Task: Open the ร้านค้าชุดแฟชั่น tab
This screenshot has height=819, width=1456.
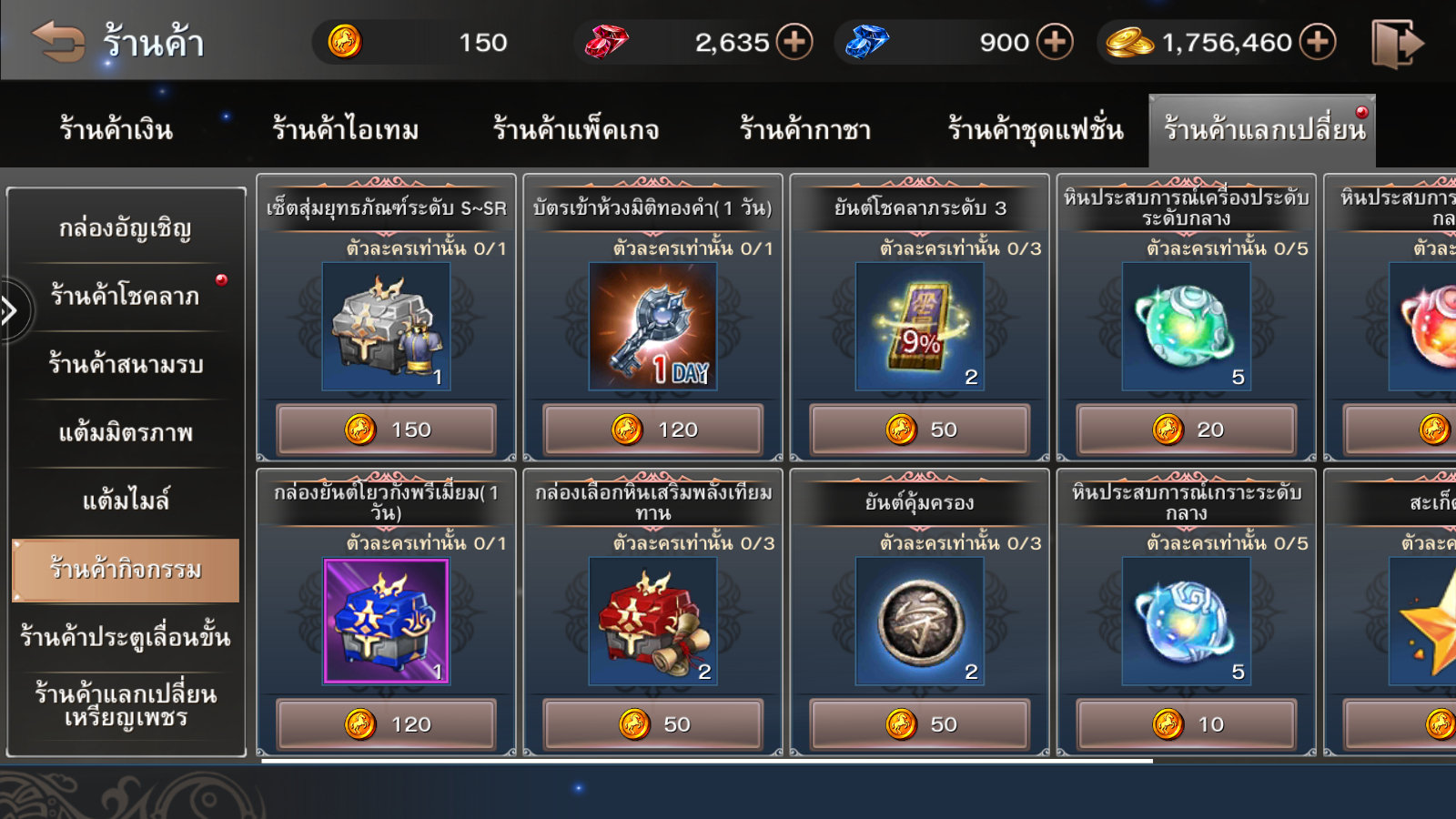Action: click(x=1036, y=130)
